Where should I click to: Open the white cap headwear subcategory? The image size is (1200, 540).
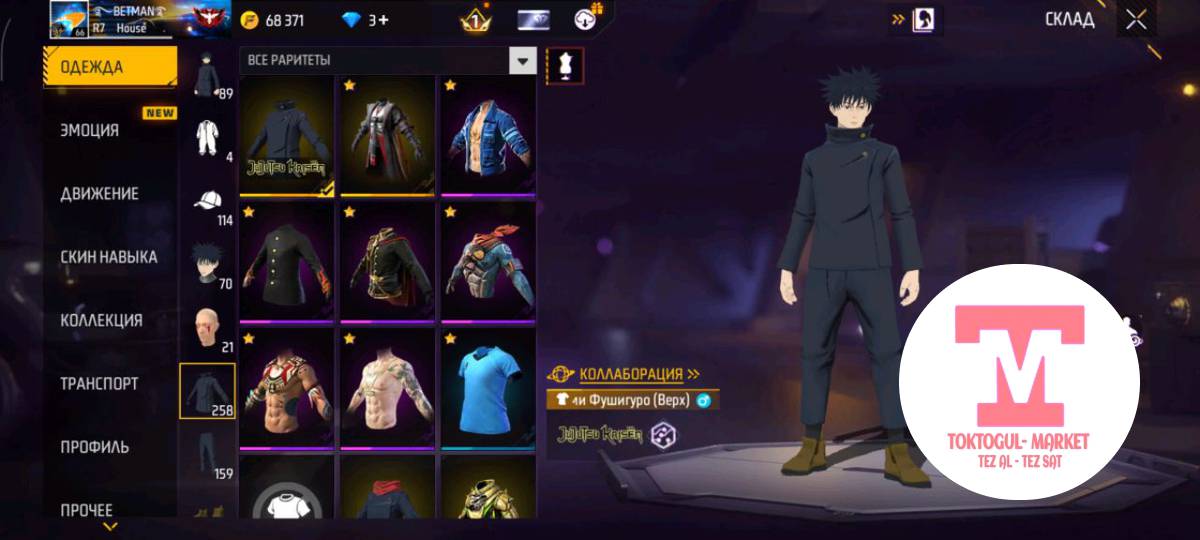209,203
